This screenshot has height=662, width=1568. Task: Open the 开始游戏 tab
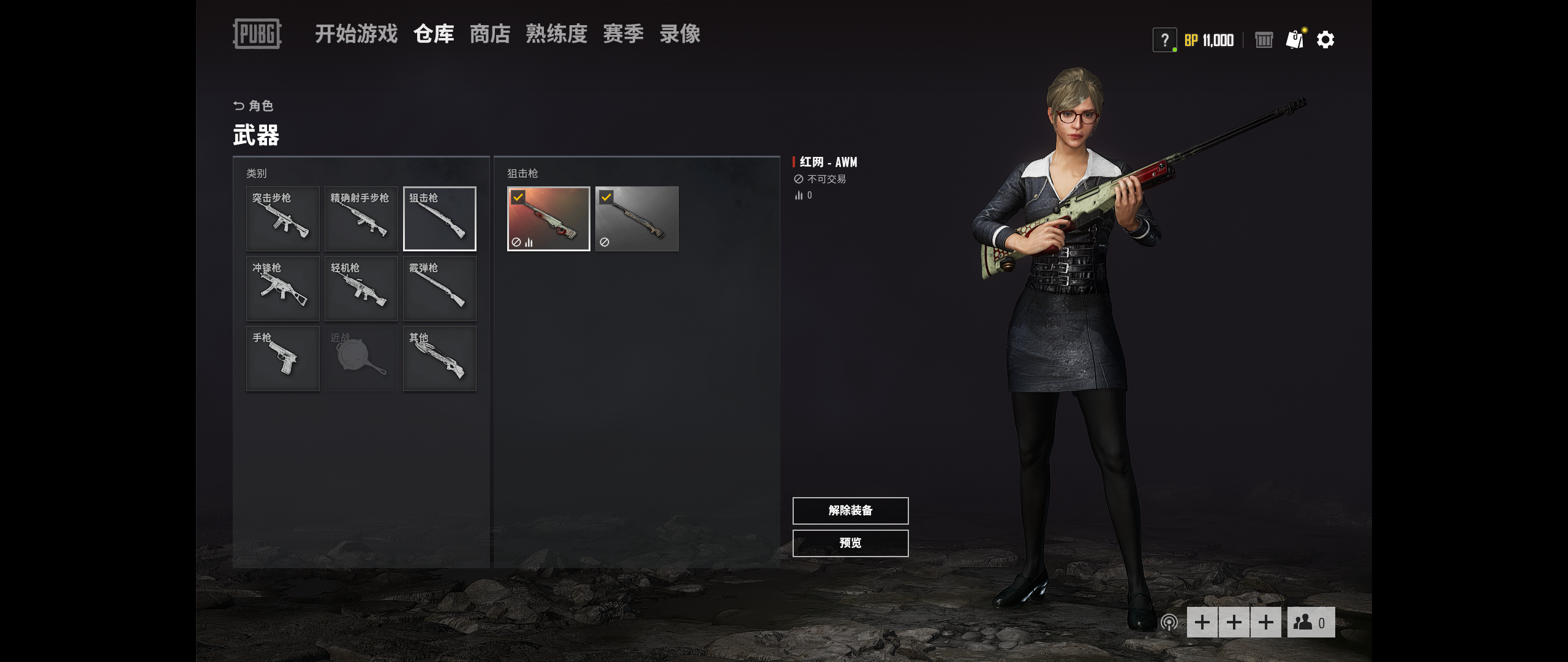(356, 34)
